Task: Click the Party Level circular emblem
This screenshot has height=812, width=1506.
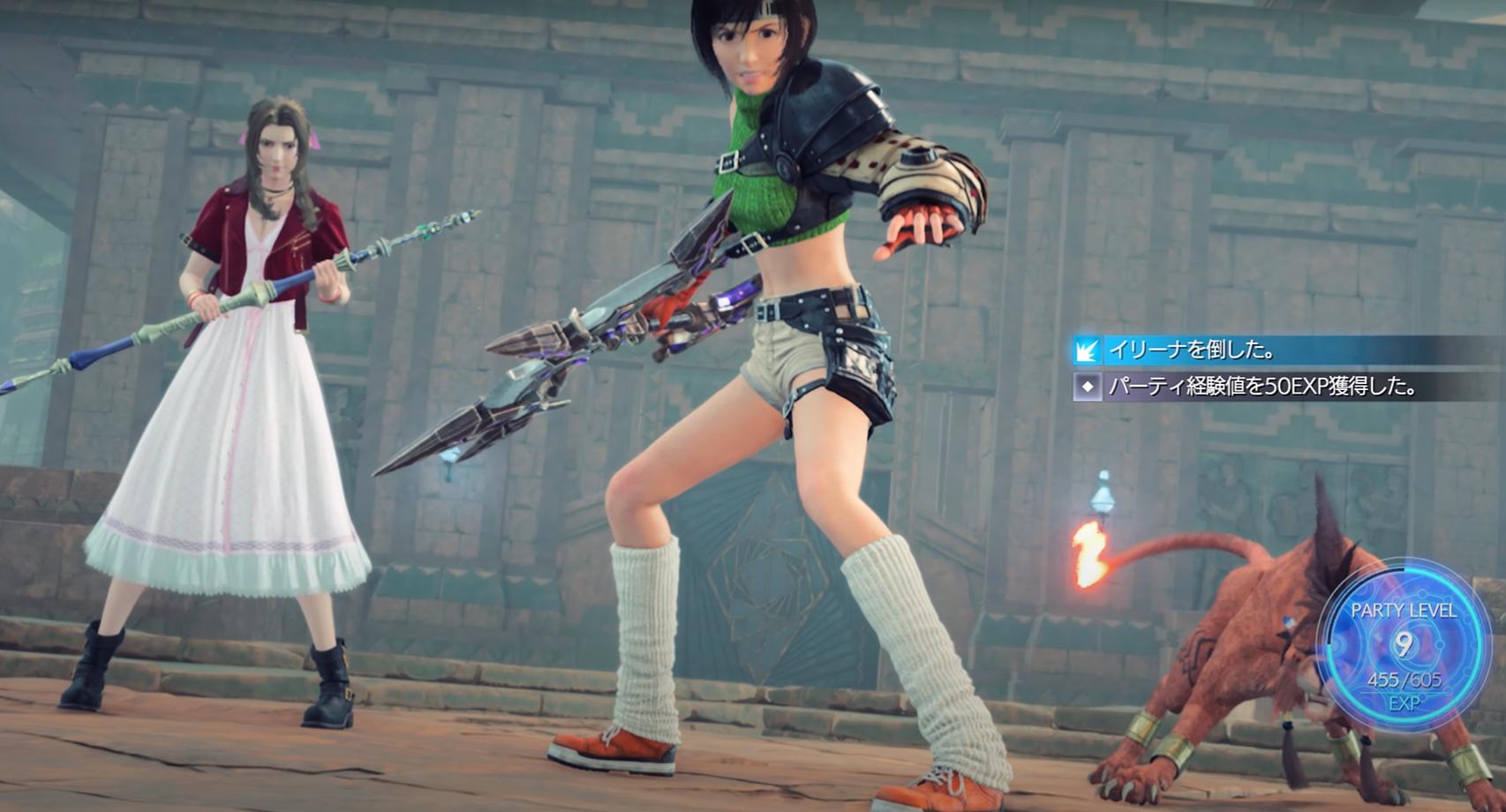Action: tap(1403, 646)
